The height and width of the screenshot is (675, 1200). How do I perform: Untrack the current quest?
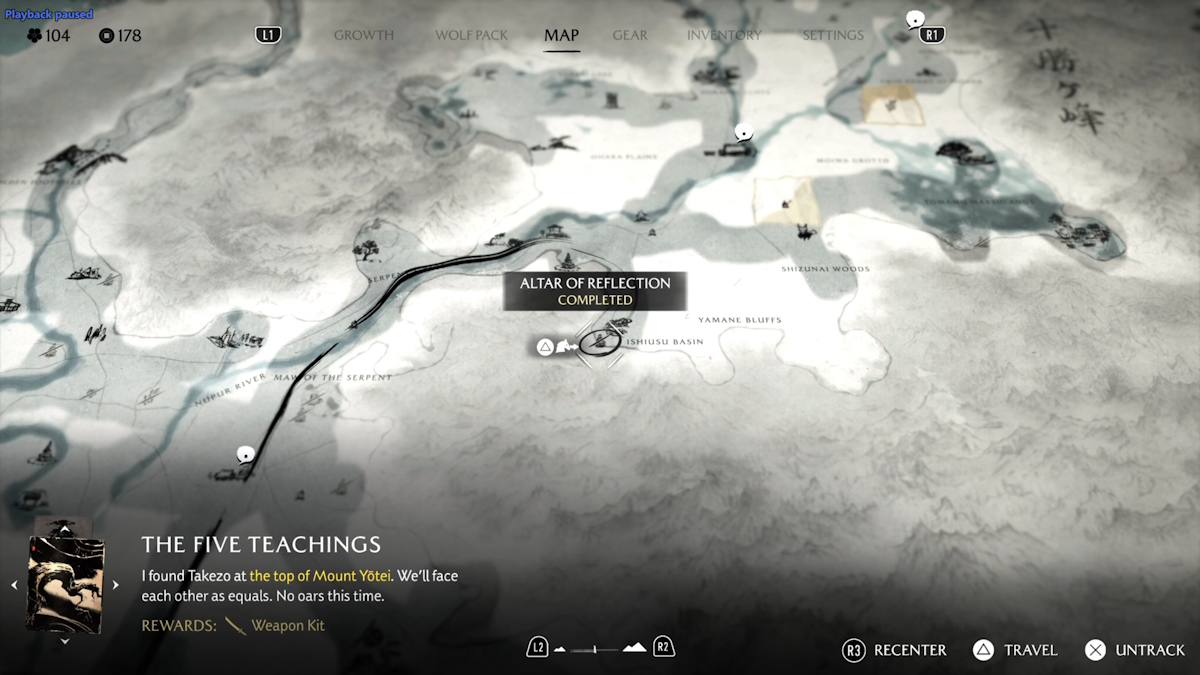tap(1136, 650)
